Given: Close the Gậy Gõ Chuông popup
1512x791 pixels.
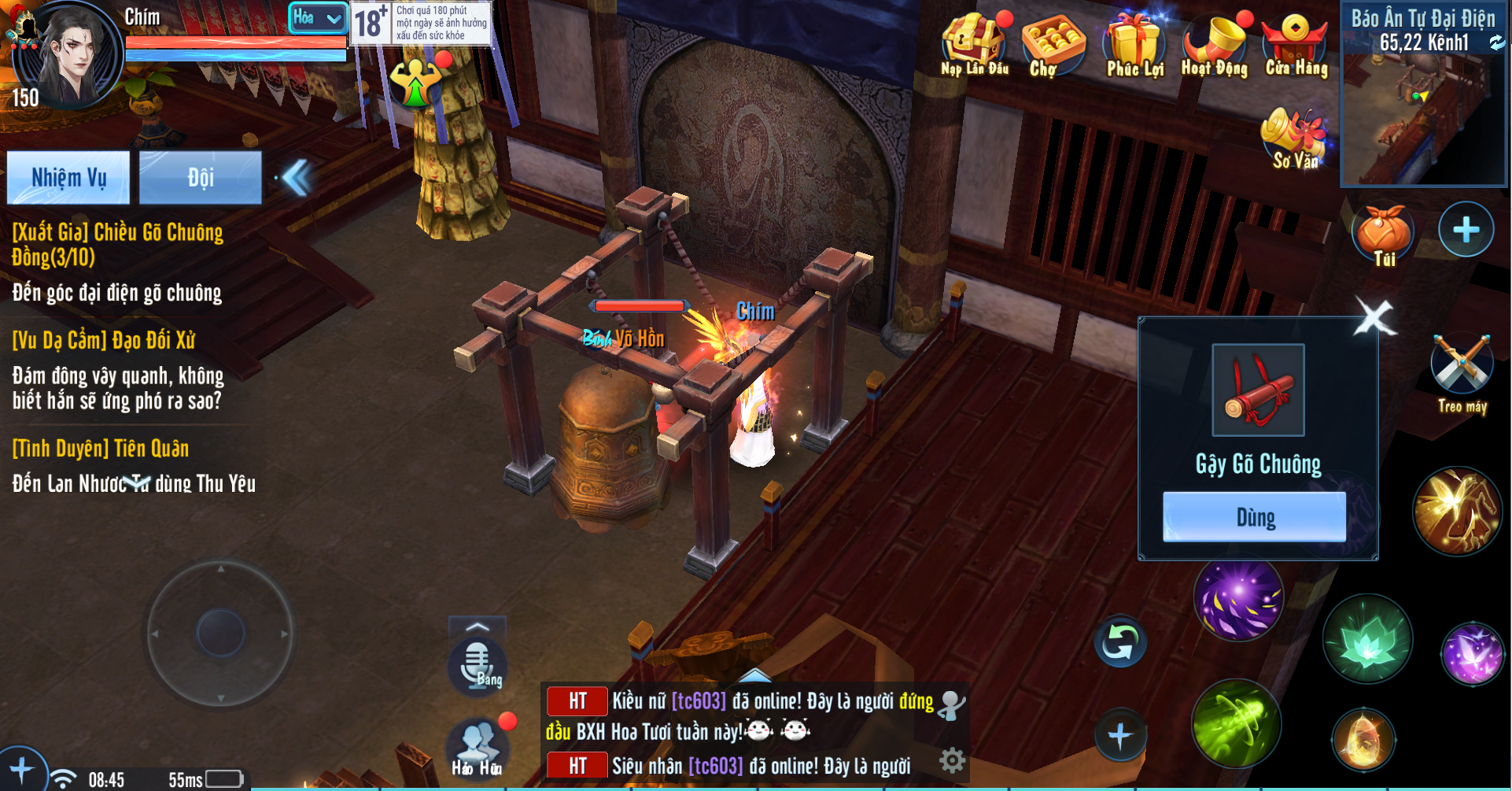Looking at the screenshot, I should point(1374,319).
